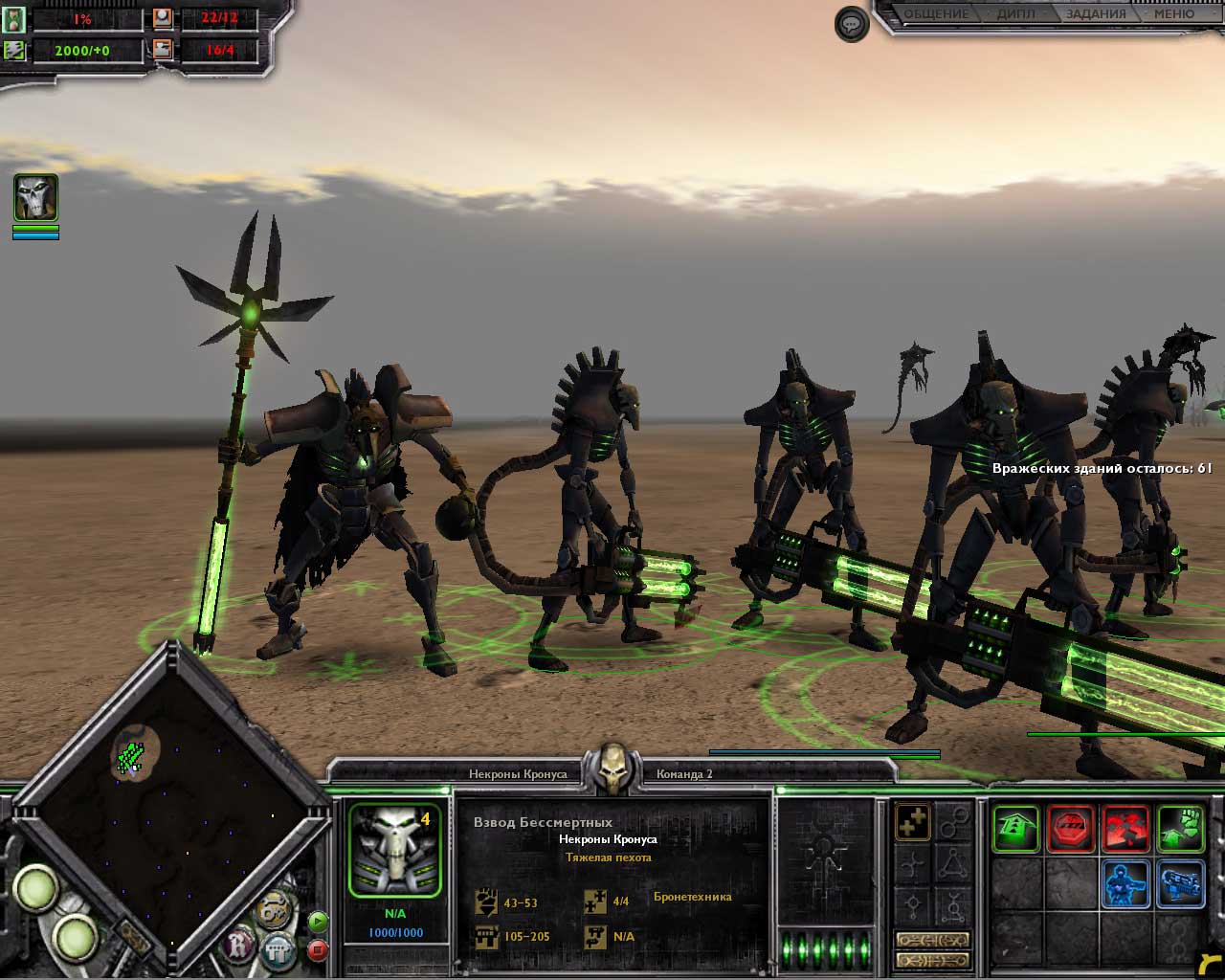Open the ДИПЛ diplomacy panel
The image size is (1225, 980).
point(1016,14)
